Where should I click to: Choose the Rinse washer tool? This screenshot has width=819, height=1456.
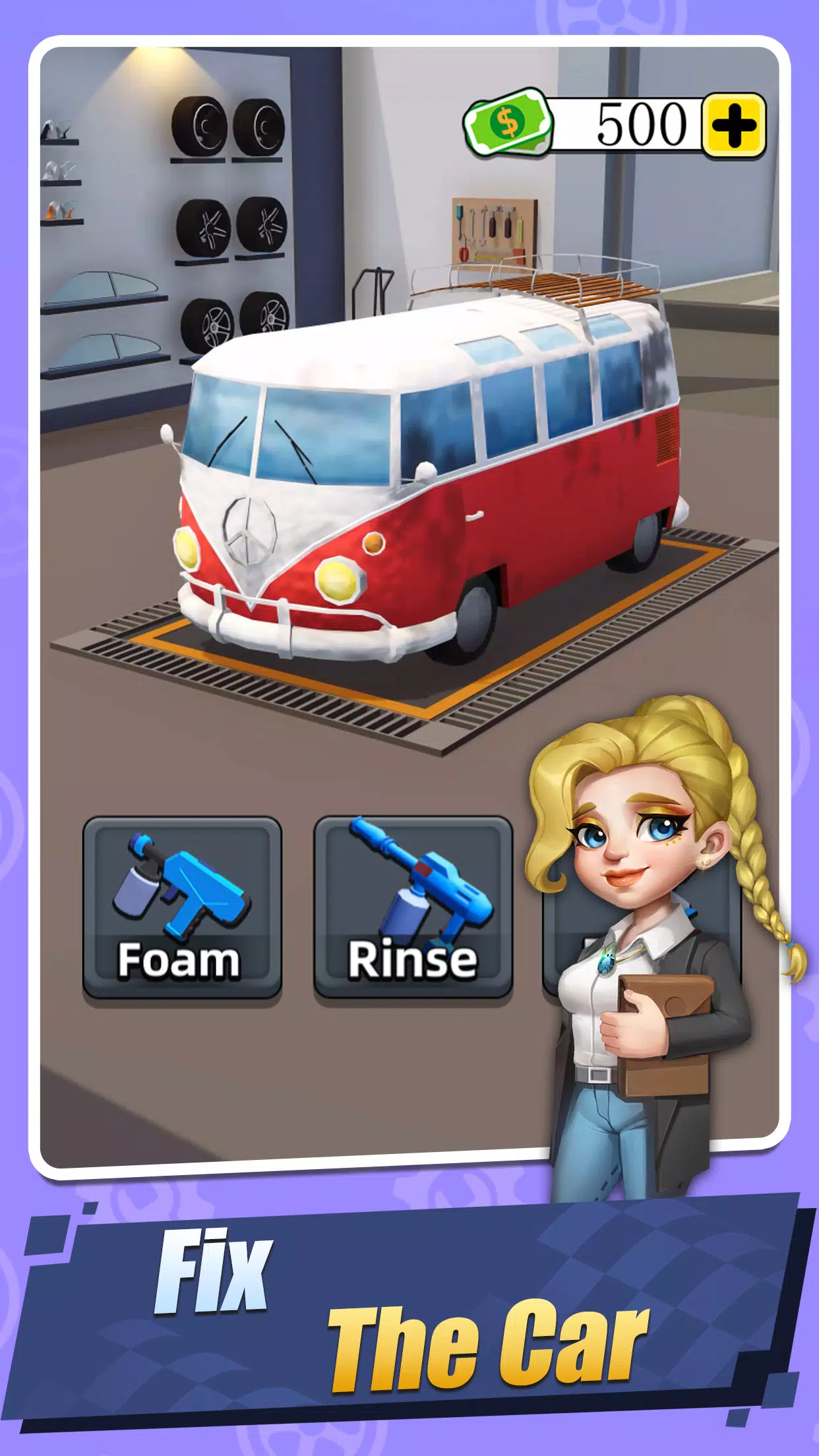point(413,907)
